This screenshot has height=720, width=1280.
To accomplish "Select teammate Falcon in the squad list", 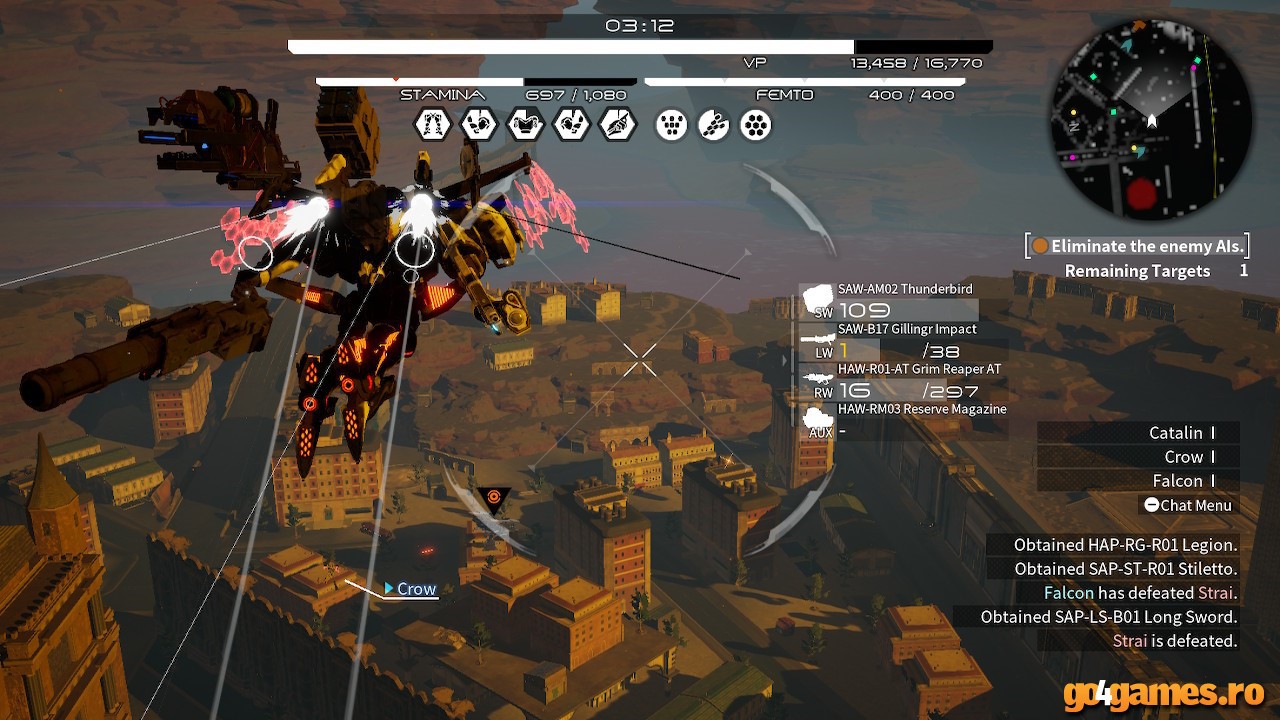I will pos(1178,481).
